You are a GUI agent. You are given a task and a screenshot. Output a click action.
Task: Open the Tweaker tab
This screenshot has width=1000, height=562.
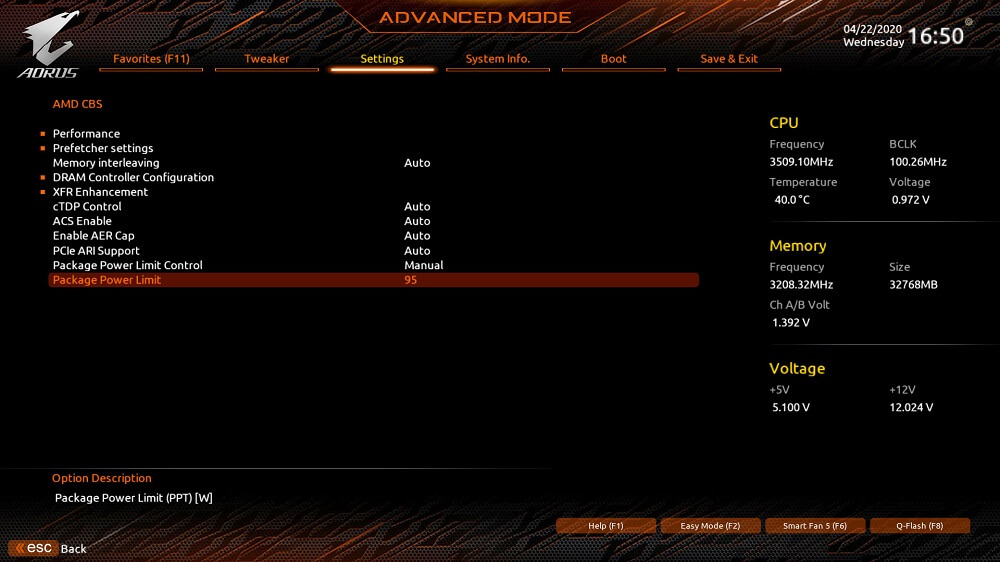point(267,59)
